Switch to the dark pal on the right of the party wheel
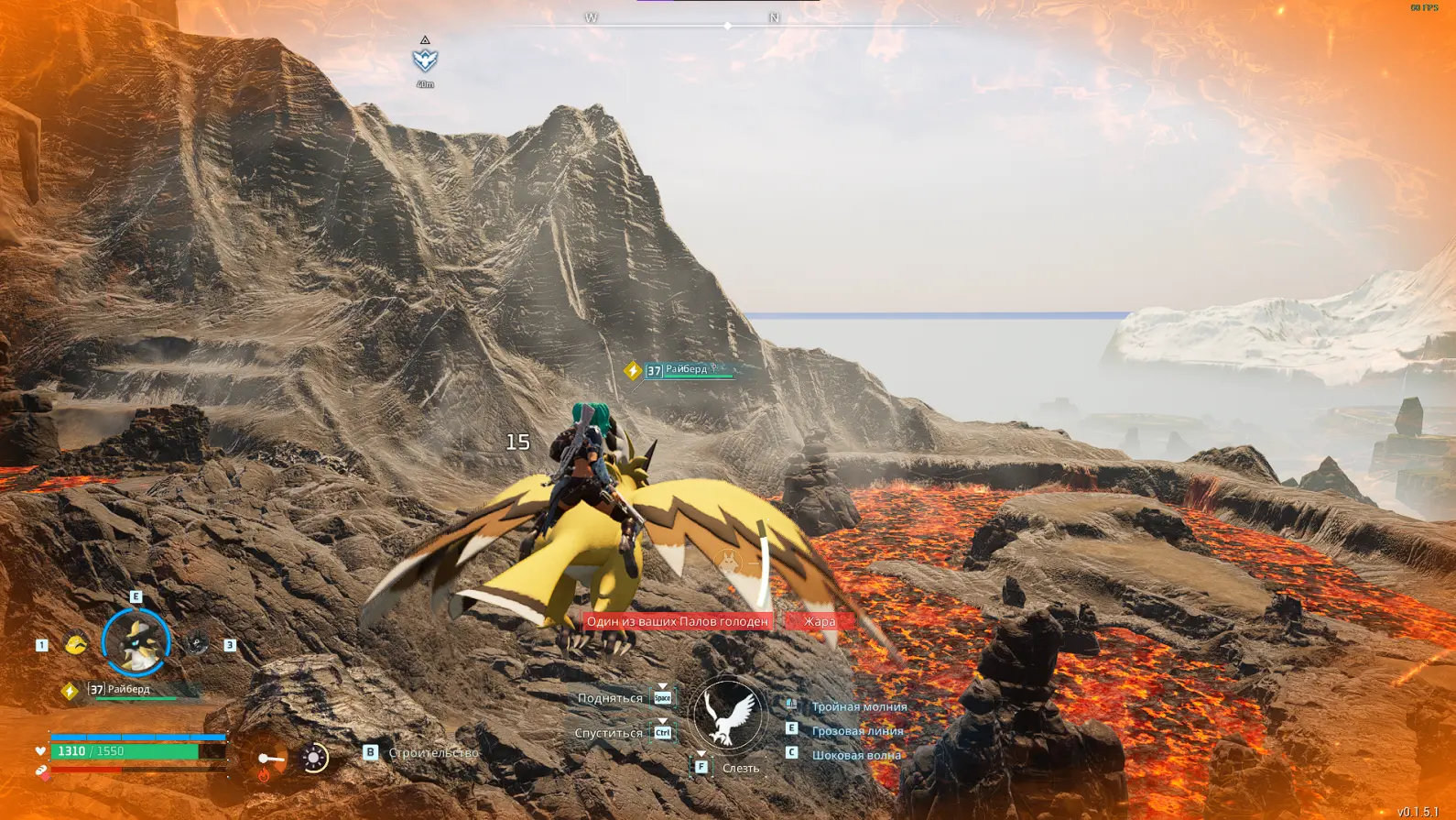 coord(198,644)
